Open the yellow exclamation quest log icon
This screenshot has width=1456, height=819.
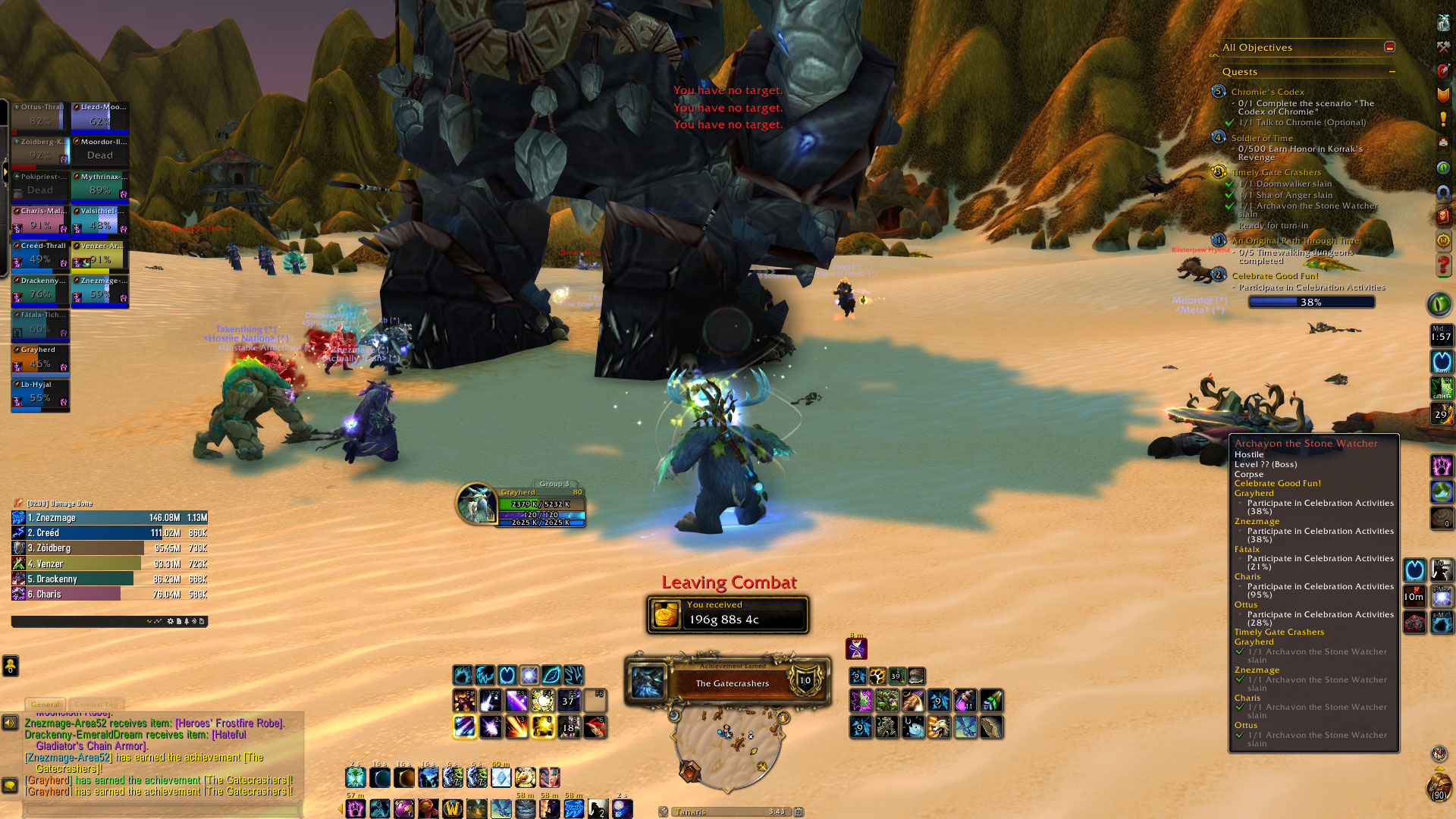[x=1442, y=119]
